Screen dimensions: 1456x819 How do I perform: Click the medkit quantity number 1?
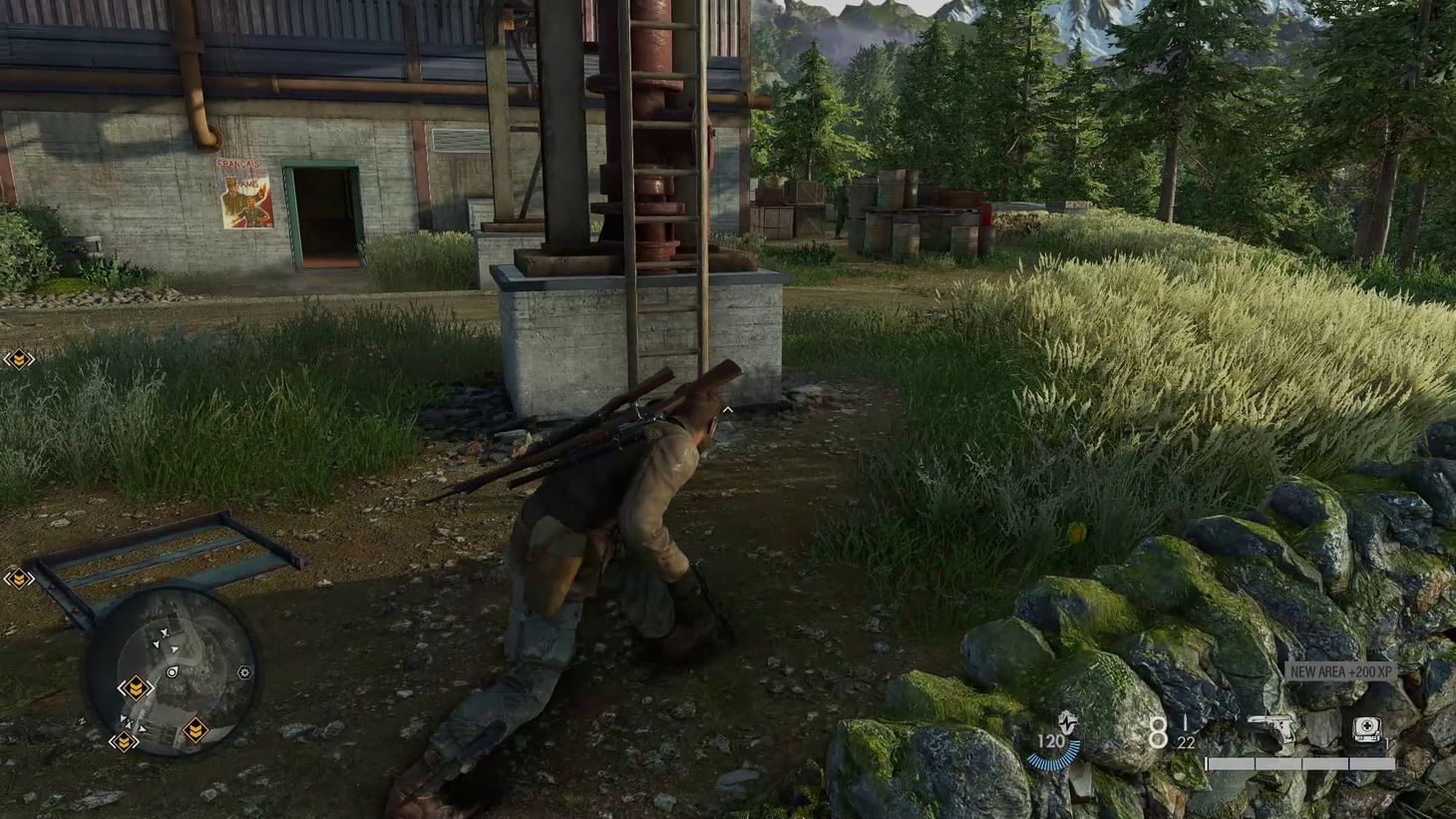point(1386,740)
